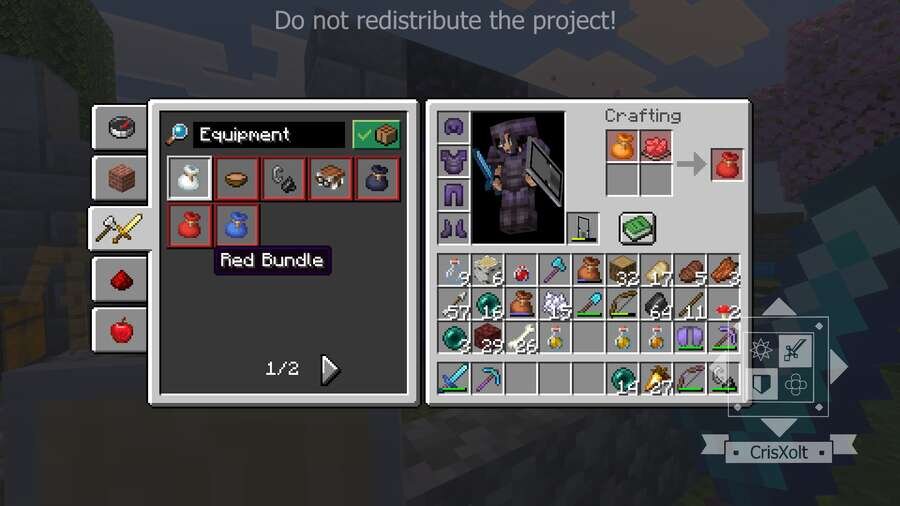Open the compass search tab
The image size is (900, 506).
(120, 127)
